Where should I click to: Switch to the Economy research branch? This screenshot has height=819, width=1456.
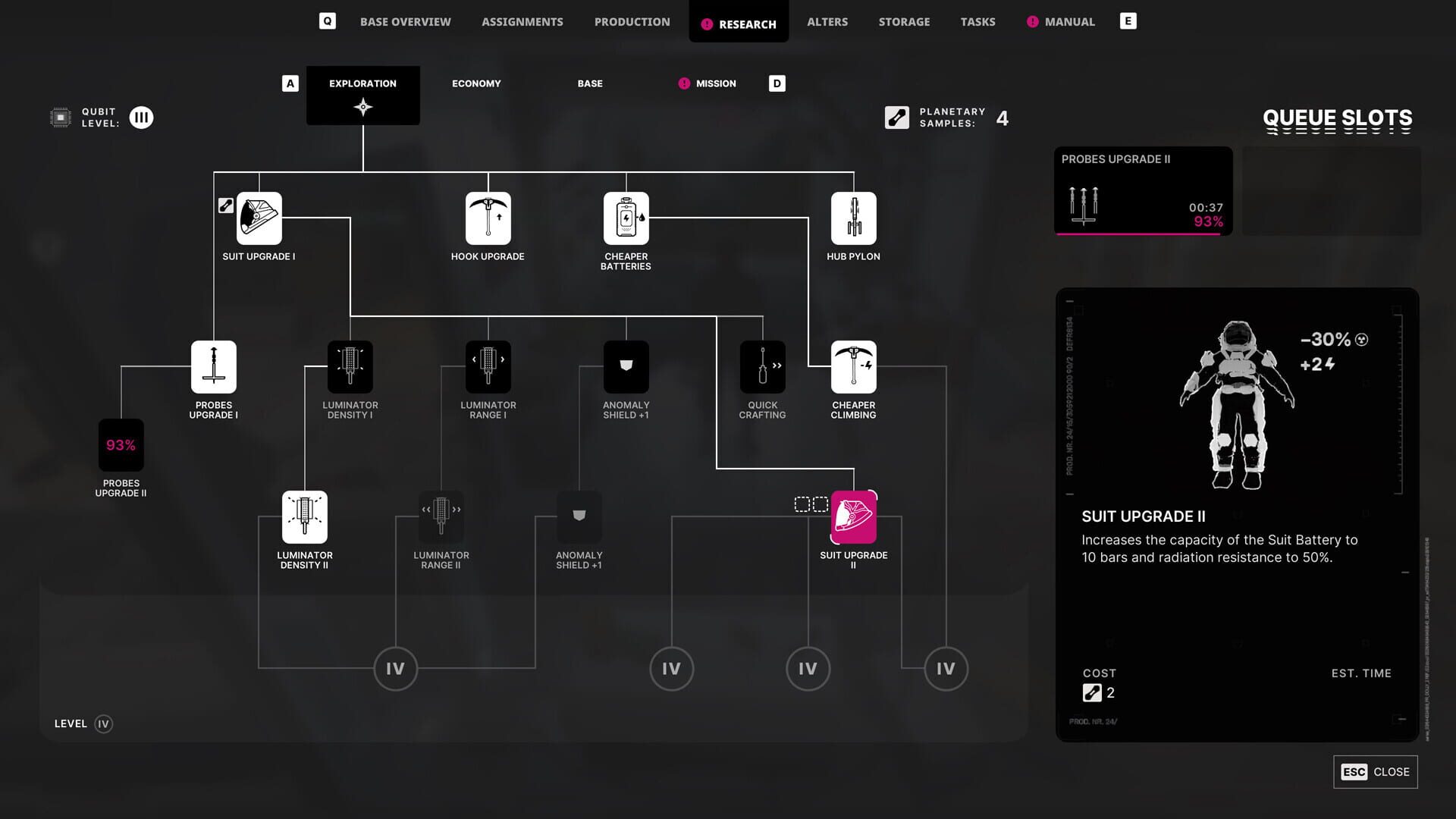[x=476, y=83]
